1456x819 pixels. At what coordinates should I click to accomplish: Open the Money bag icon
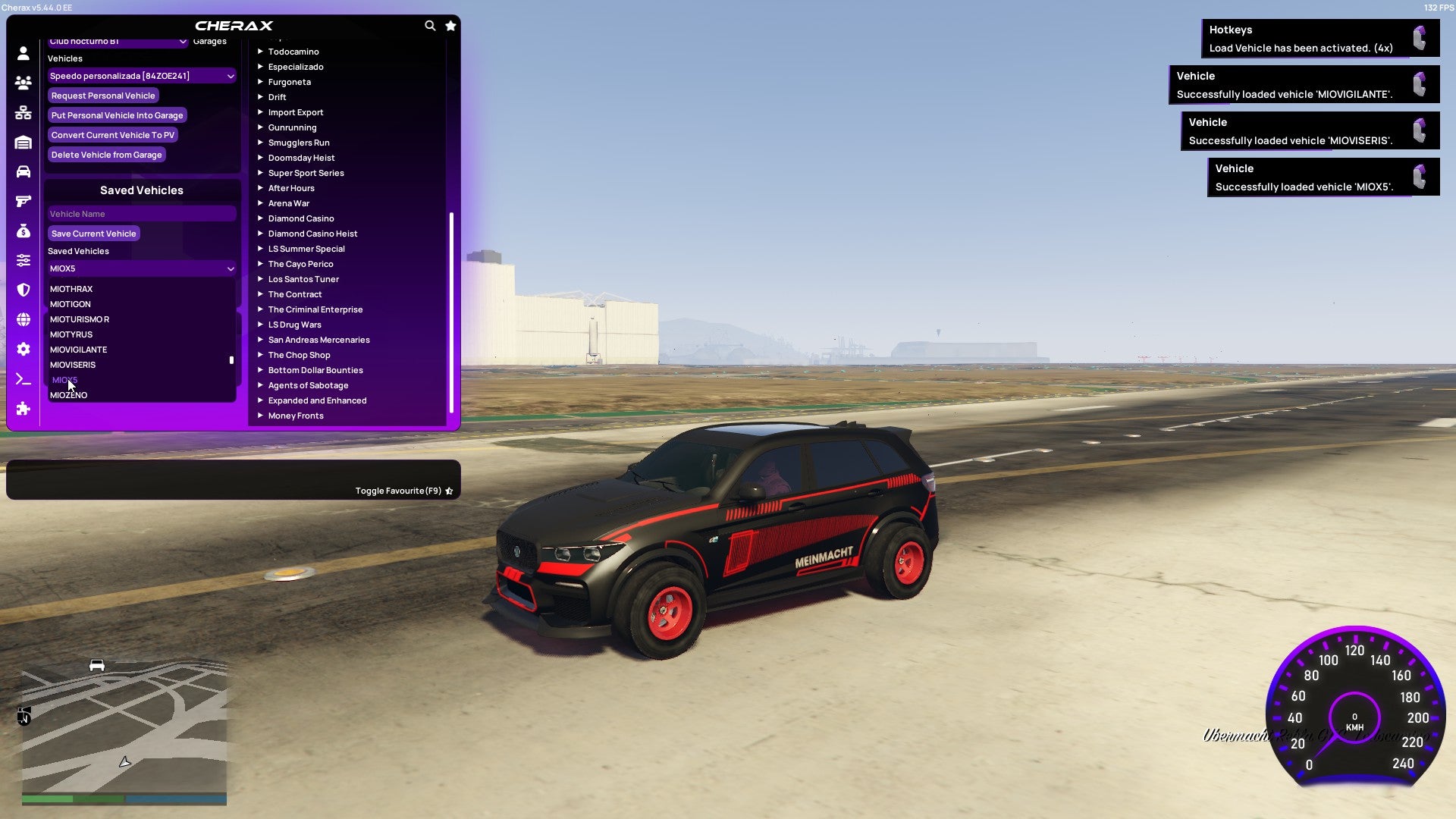click(23, 231)
